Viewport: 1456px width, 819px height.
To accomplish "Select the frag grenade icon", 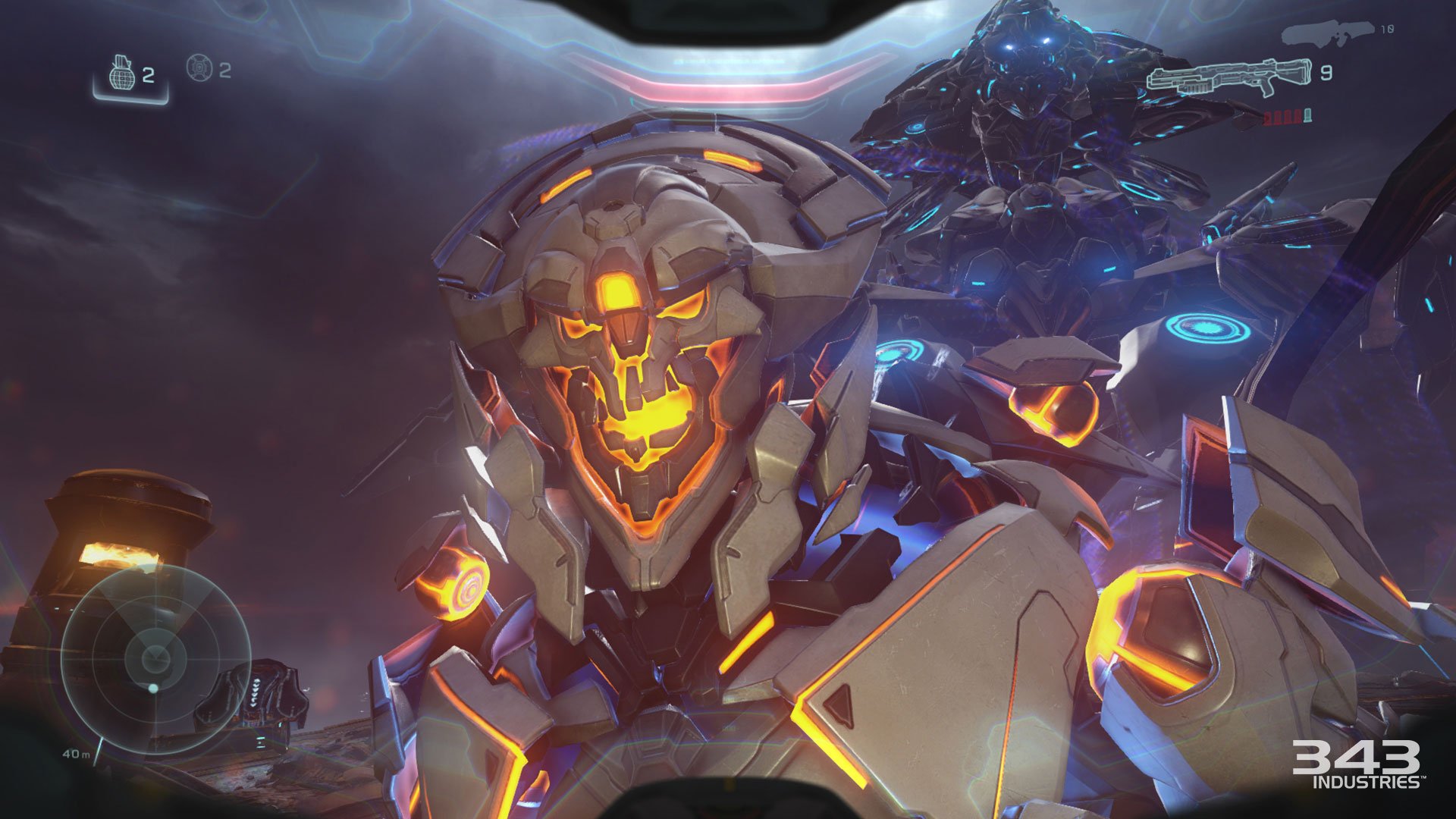I will tap(122, 71).
